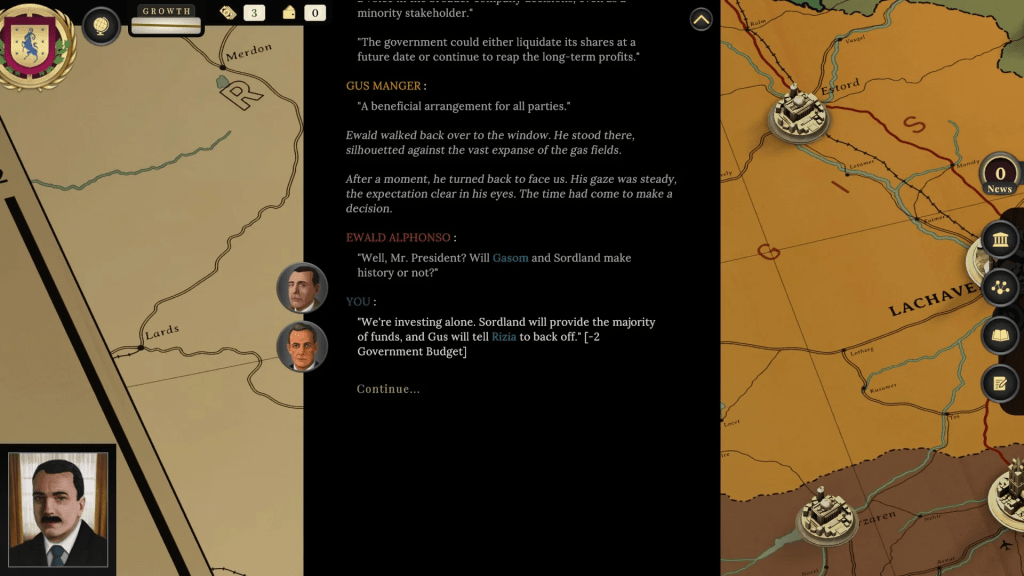The height and width of the screenshot is (576, 1024).
Task: Open the Growth economy indicator
Action: [166, 19]
